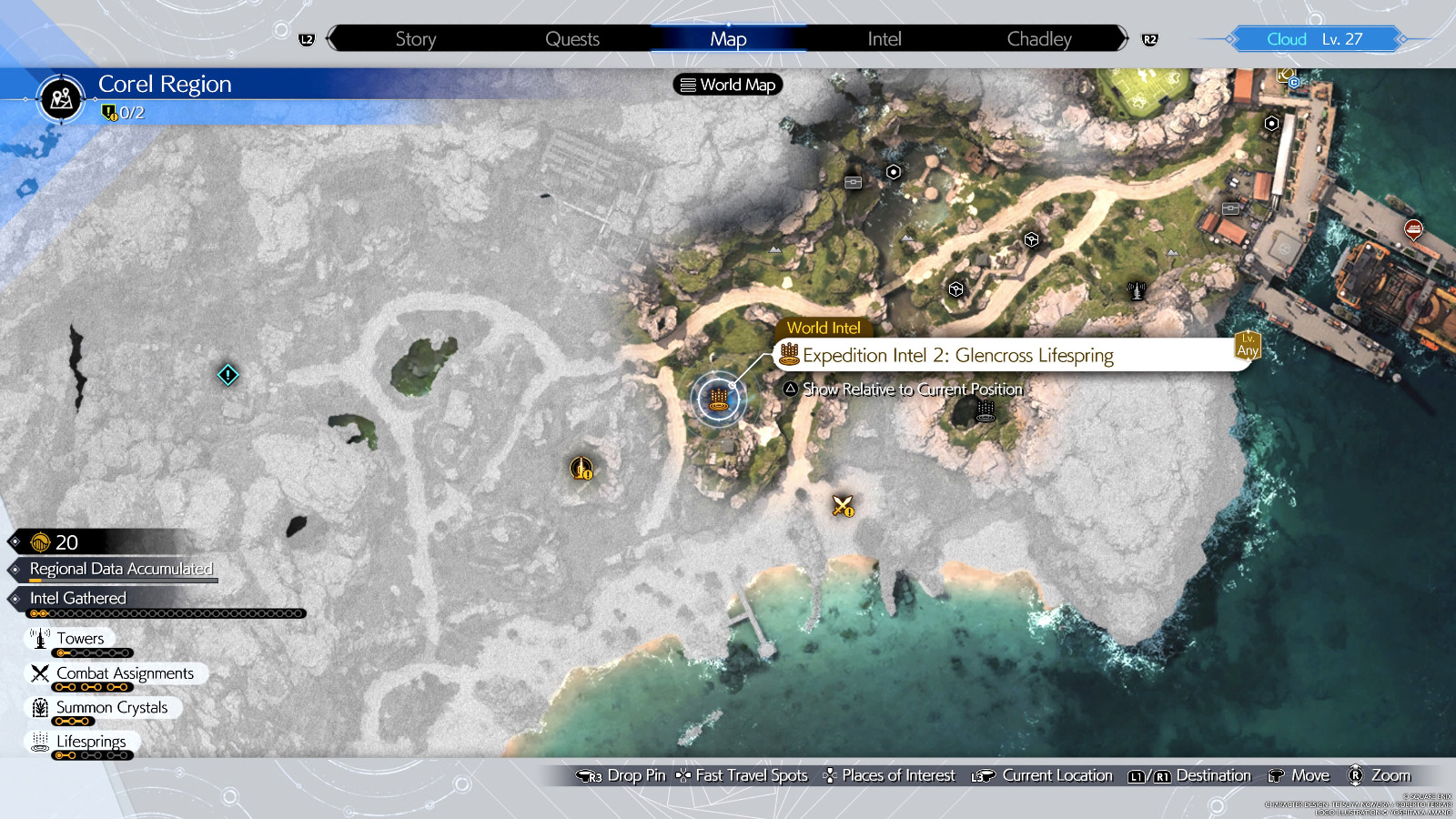Toggle the Summon Crystals legend entry

coord(111,707)
